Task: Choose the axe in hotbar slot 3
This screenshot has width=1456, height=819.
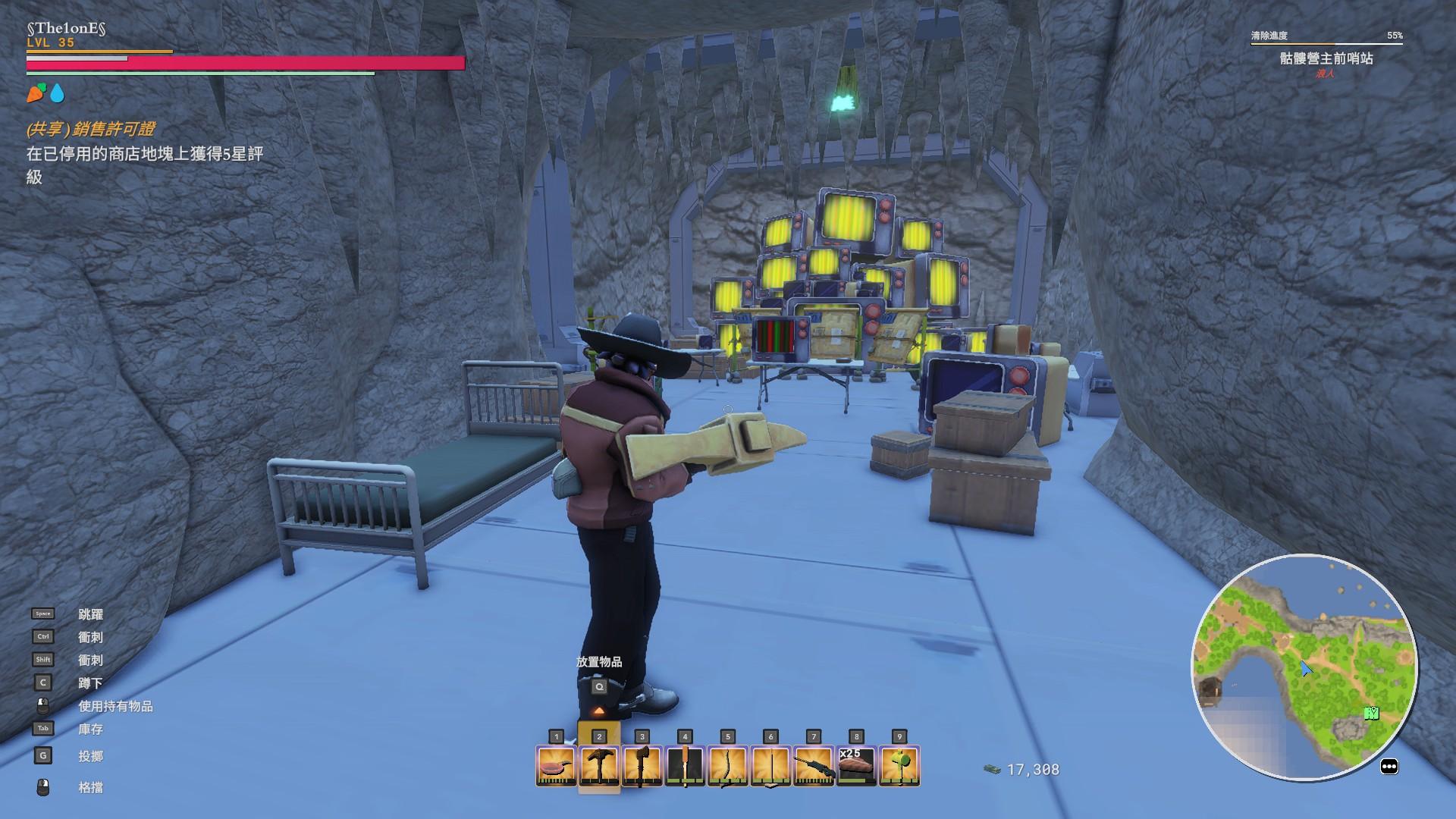Action: coord(642,765)
